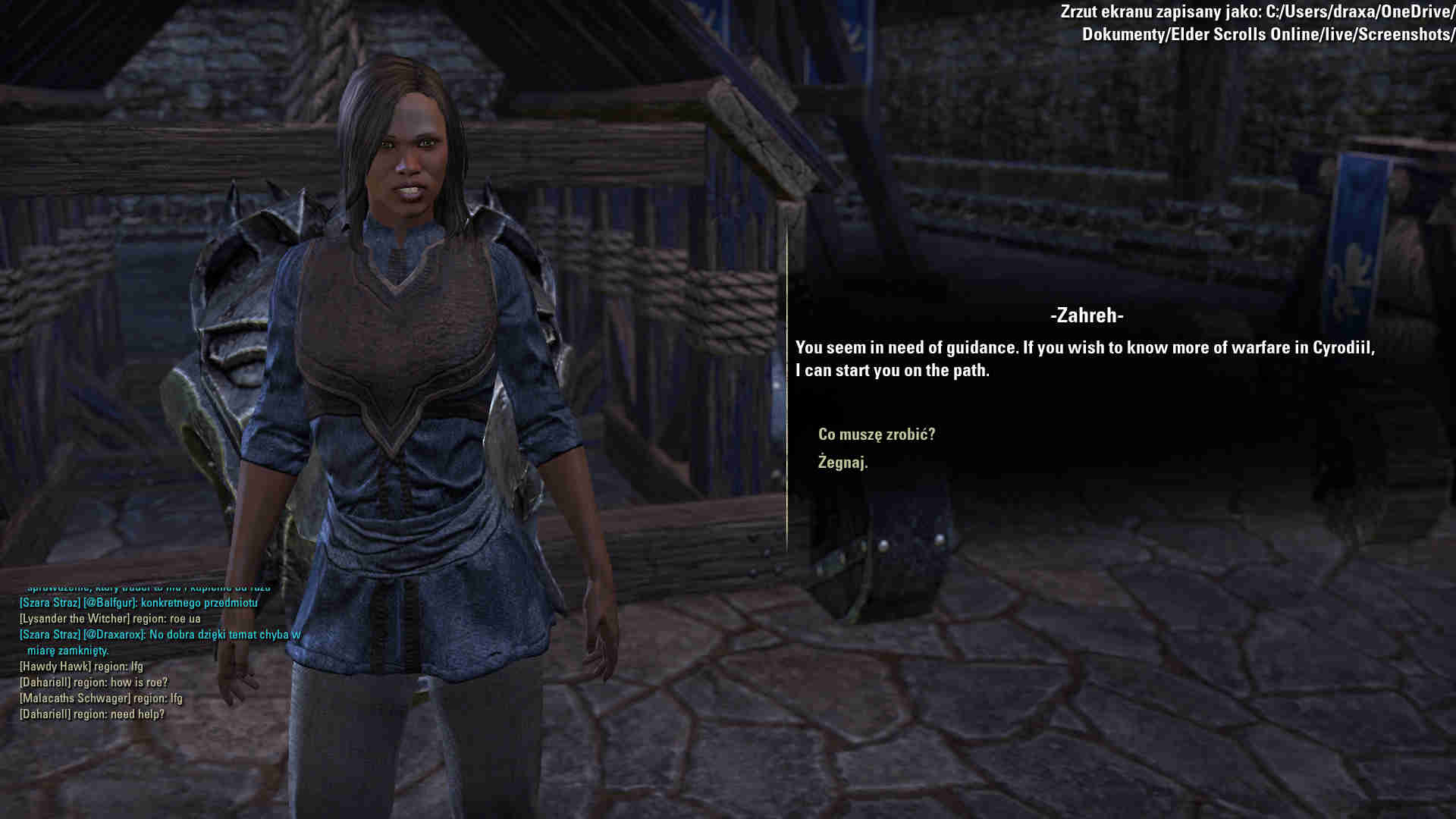This screenshot has height=819, width=1456.
Task: Click Lysander the Witcher's chat name
Action: 74,619
